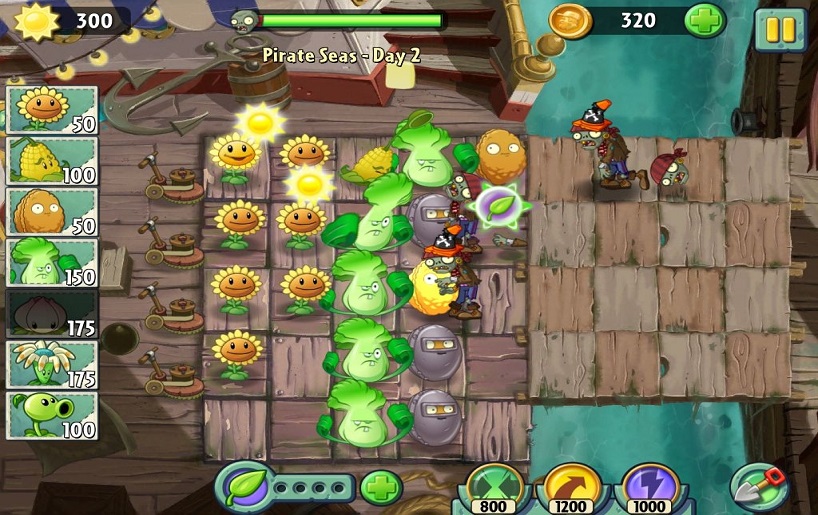Buy more coins with the green plus
Viewport: 818px width, 515px height.
704,21
